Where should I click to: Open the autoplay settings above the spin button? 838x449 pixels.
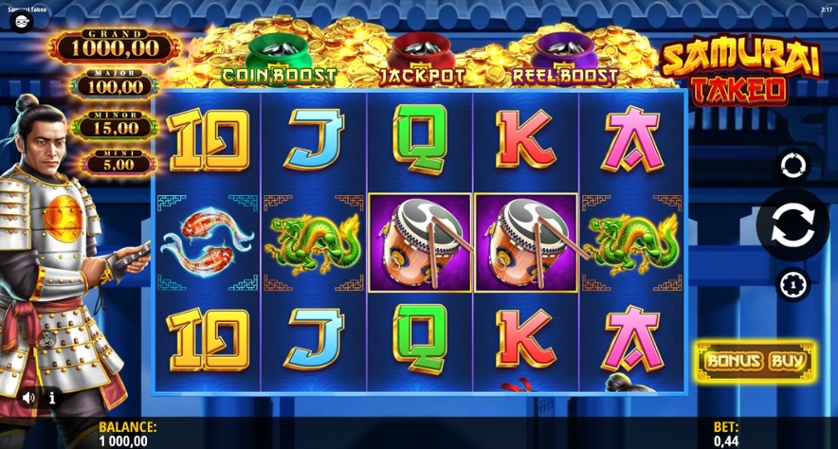792,165
